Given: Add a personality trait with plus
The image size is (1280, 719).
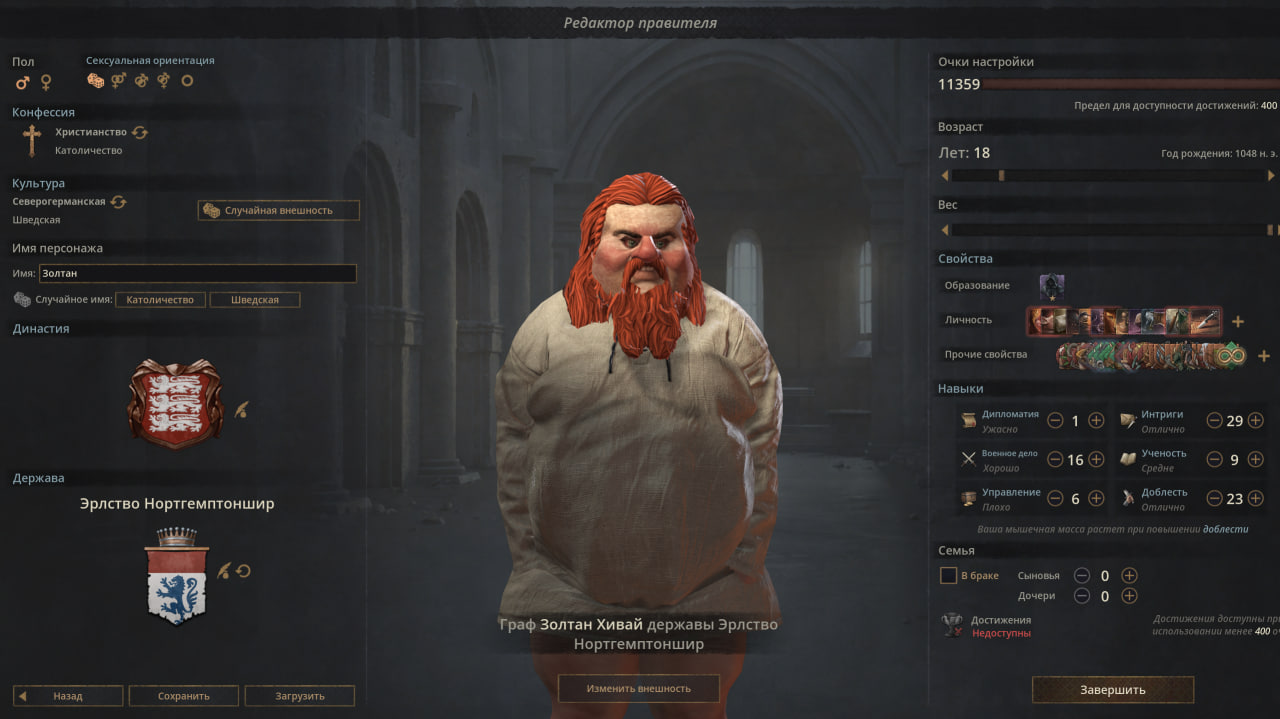Looking at the screenshot, I should (x=1238, y=322).
